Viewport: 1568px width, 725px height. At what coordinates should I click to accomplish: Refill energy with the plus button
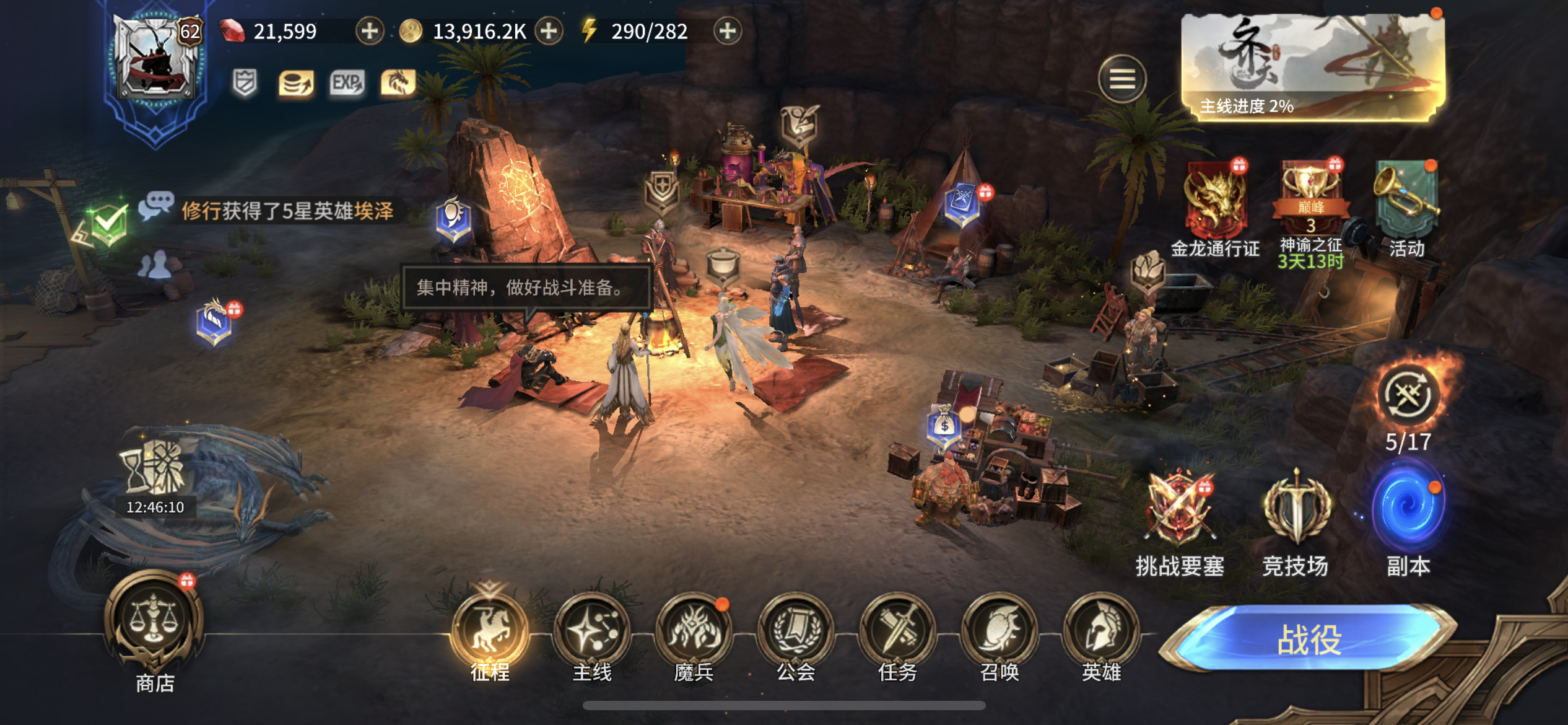tap(727, 31)
